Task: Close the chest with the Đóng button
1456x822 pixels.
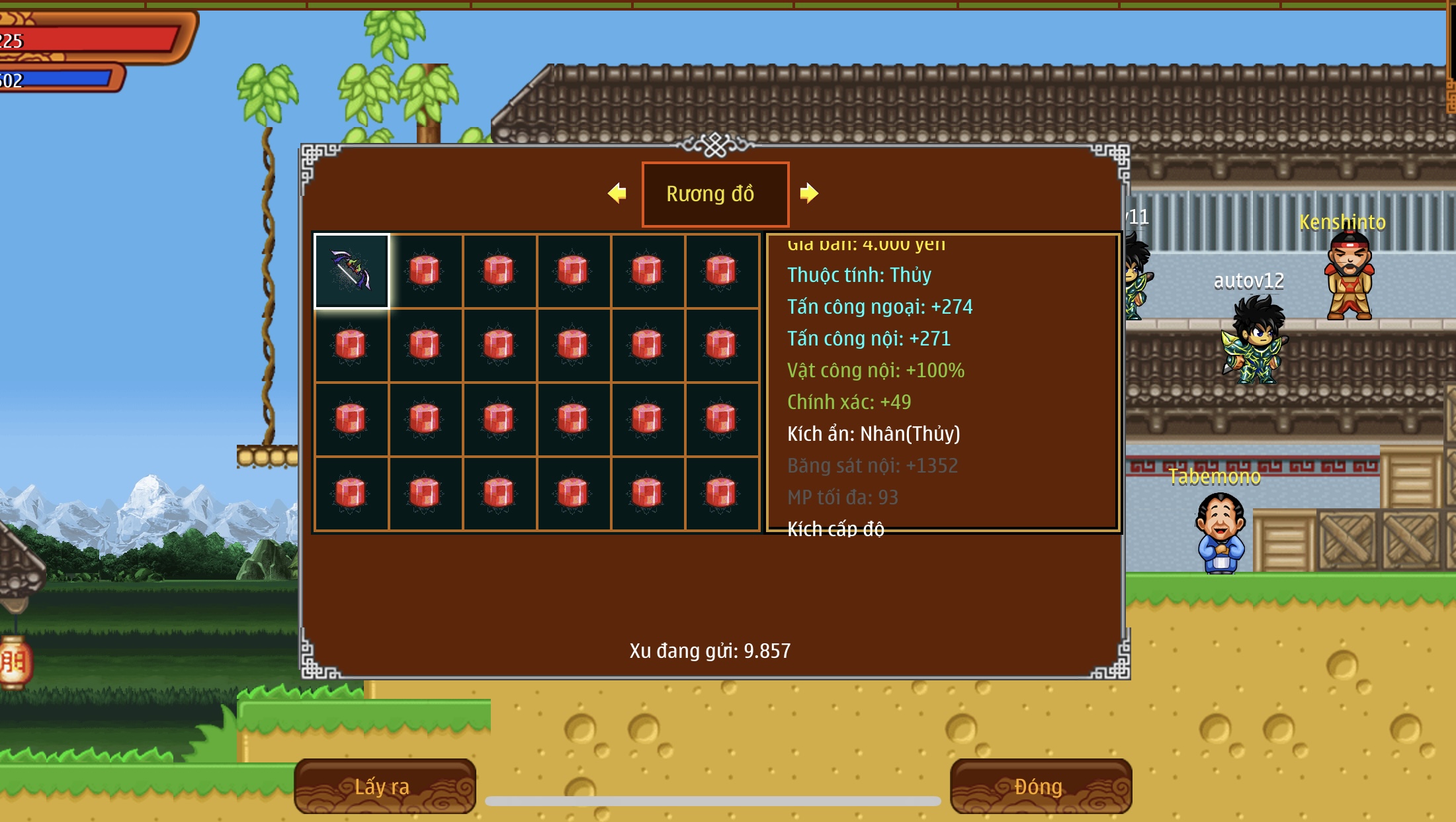Action: pos(1040,786)
